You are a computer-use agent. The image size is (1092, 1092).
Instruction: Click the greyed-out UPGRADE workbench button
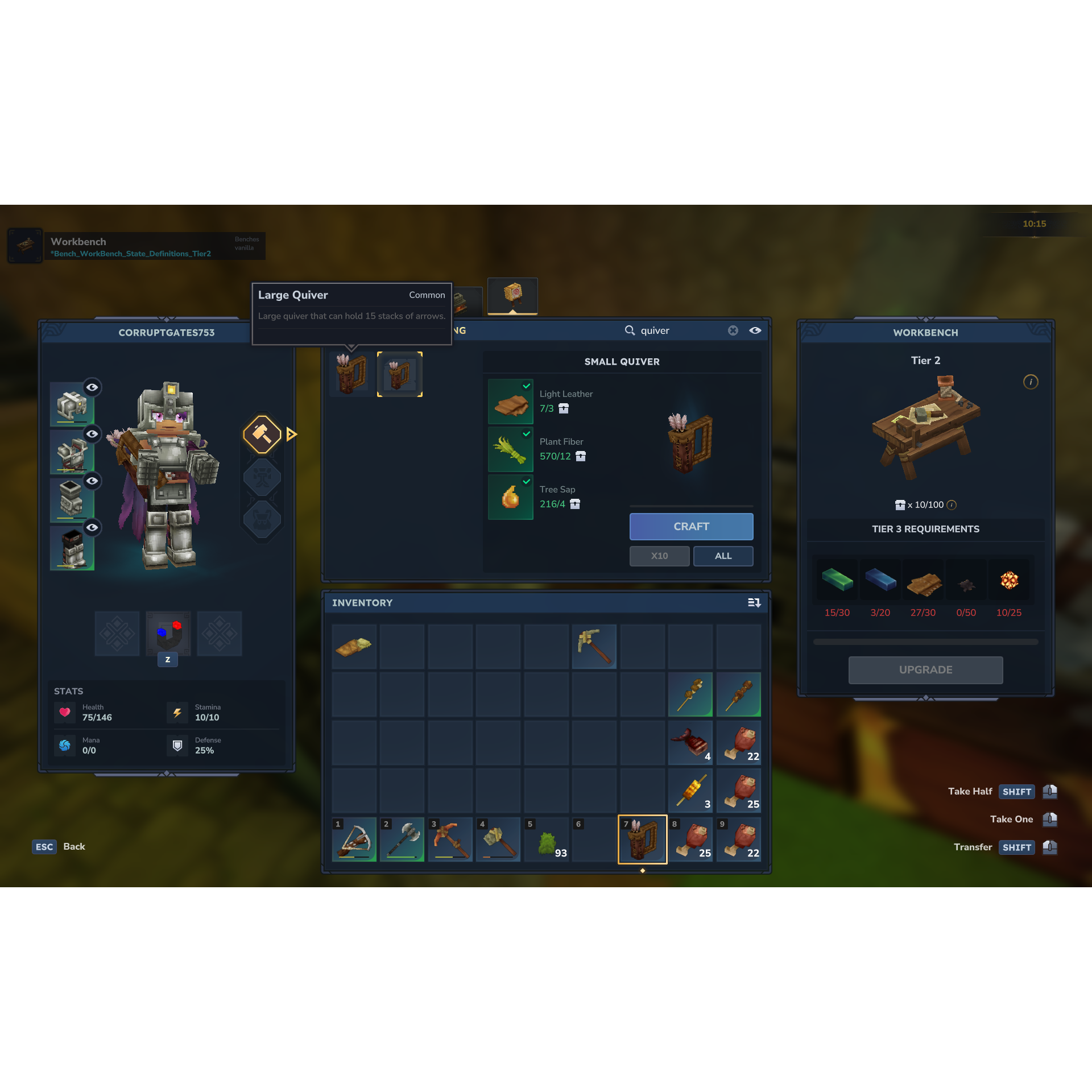[x=925, y=670]
